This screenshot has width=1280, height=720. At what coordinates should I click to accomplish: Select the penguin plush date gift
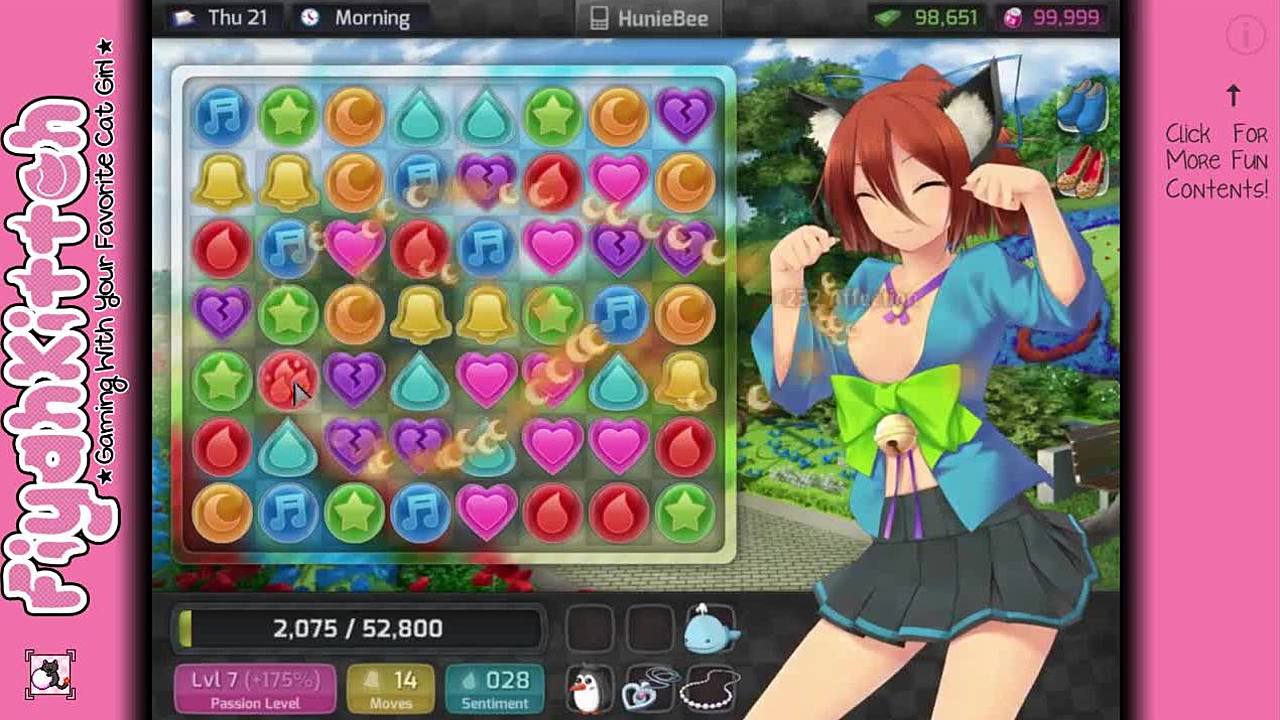click(x=588, y=688)
